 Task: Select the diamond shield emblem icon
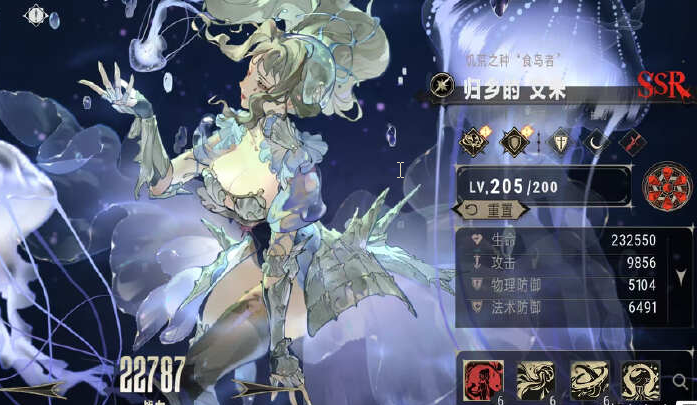pyautogui.click(x=516, y=143)
